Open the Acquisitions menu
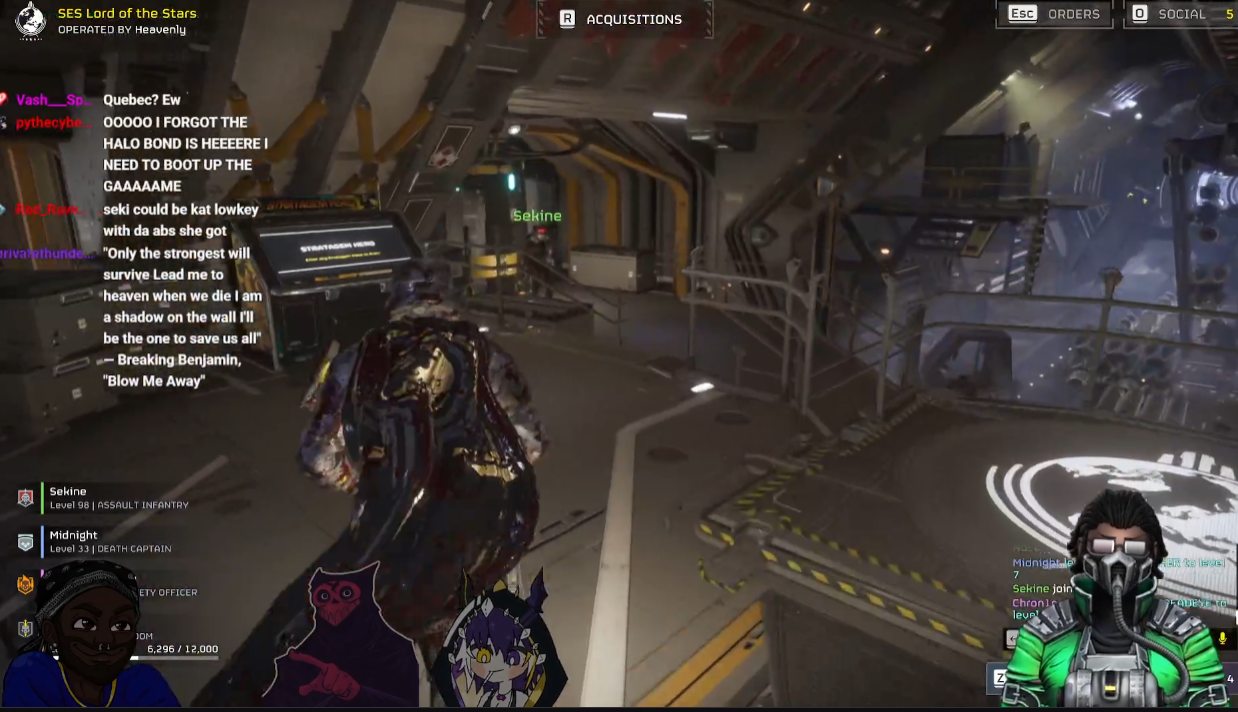 pos(623,19)
